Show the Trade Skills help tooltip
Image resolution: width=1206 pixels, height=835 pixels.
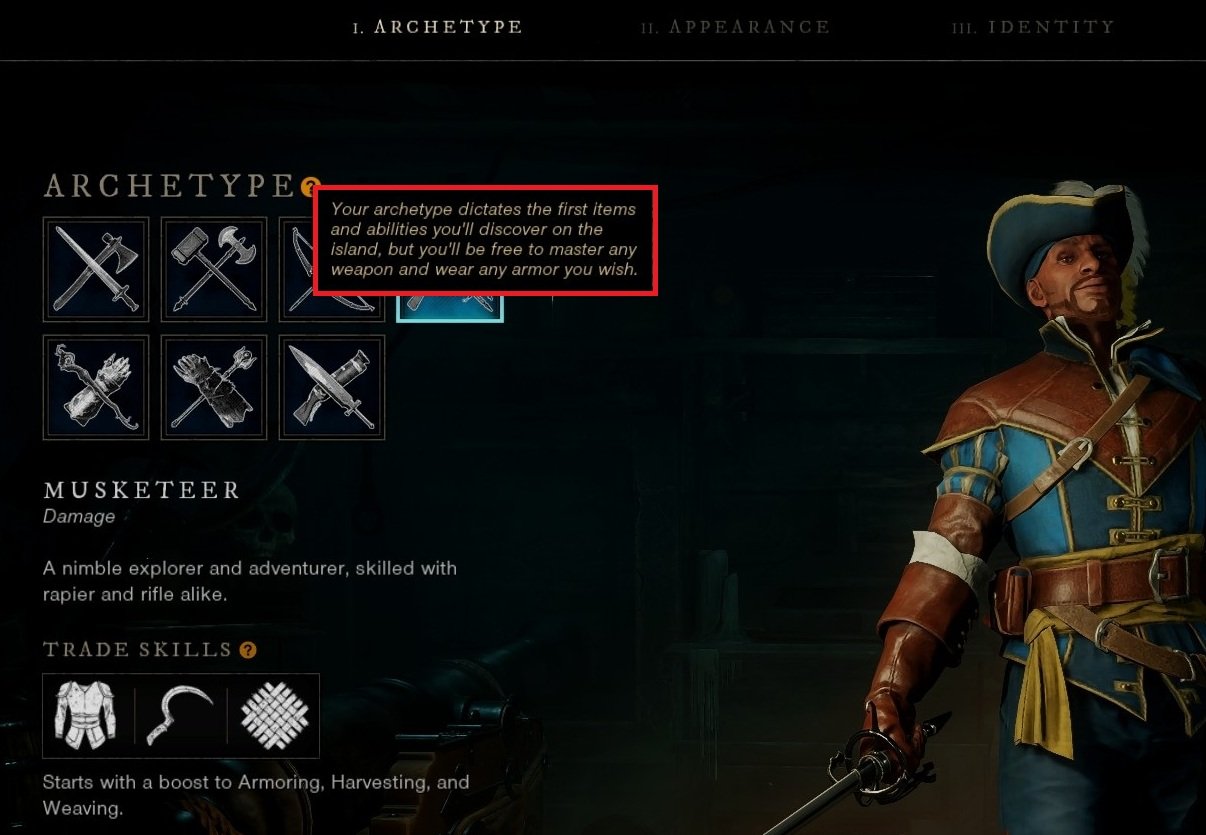tap(248, 650)
